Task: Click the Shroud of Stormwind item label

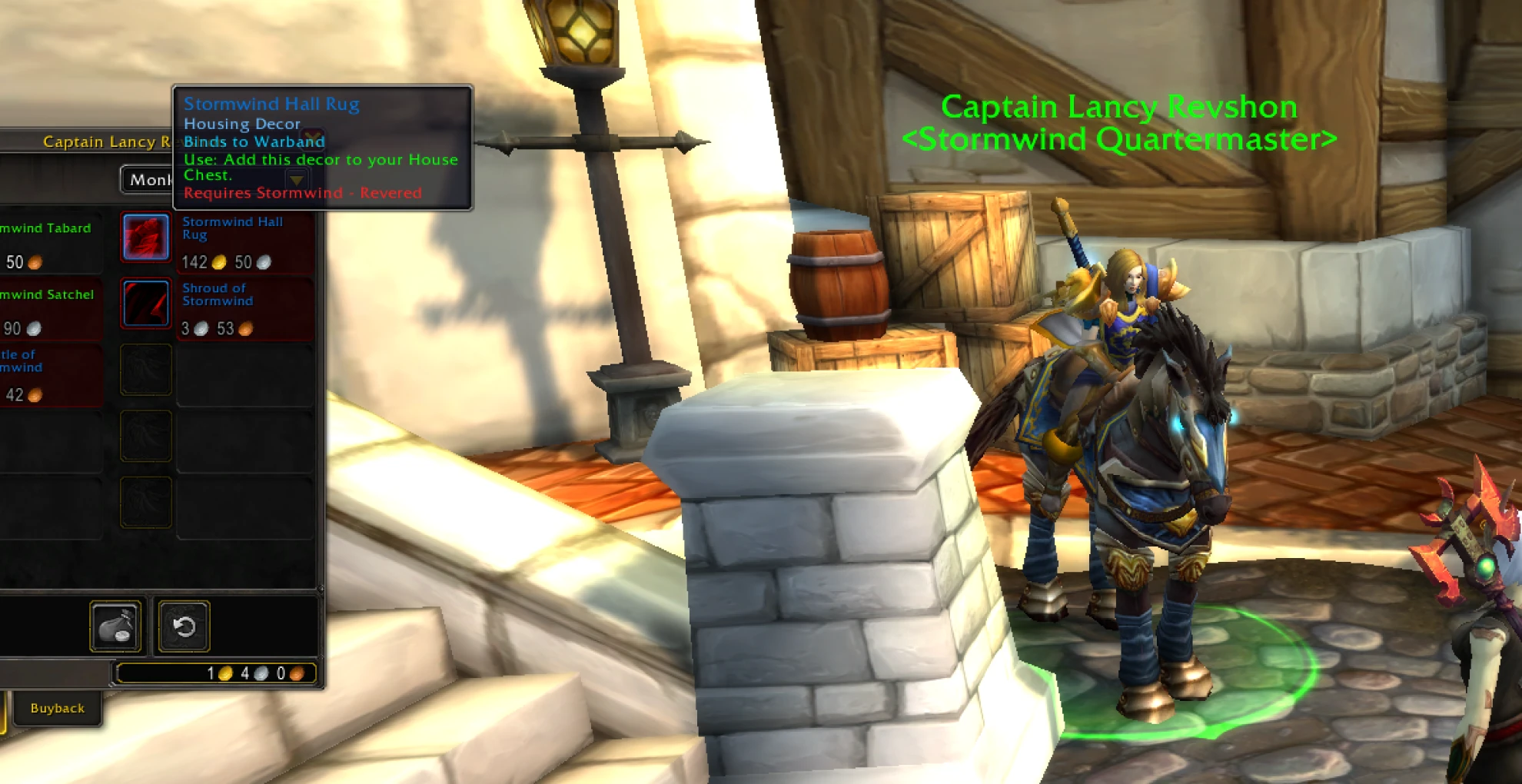Action: [218, 294]
